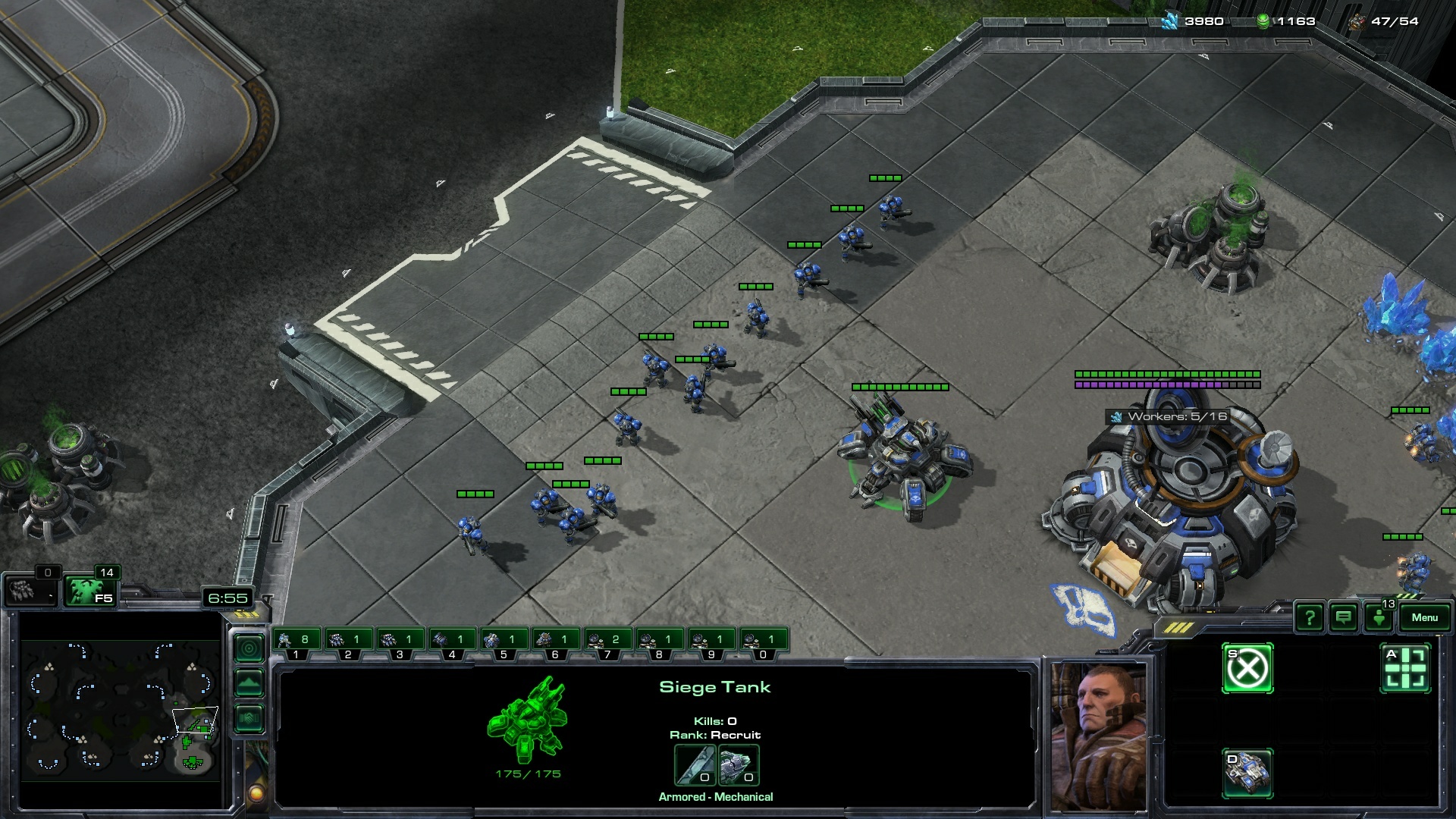Click the Siege Tank weapon upgrade icon
This screenshot has height=819, width=1456.
(695, 765)
